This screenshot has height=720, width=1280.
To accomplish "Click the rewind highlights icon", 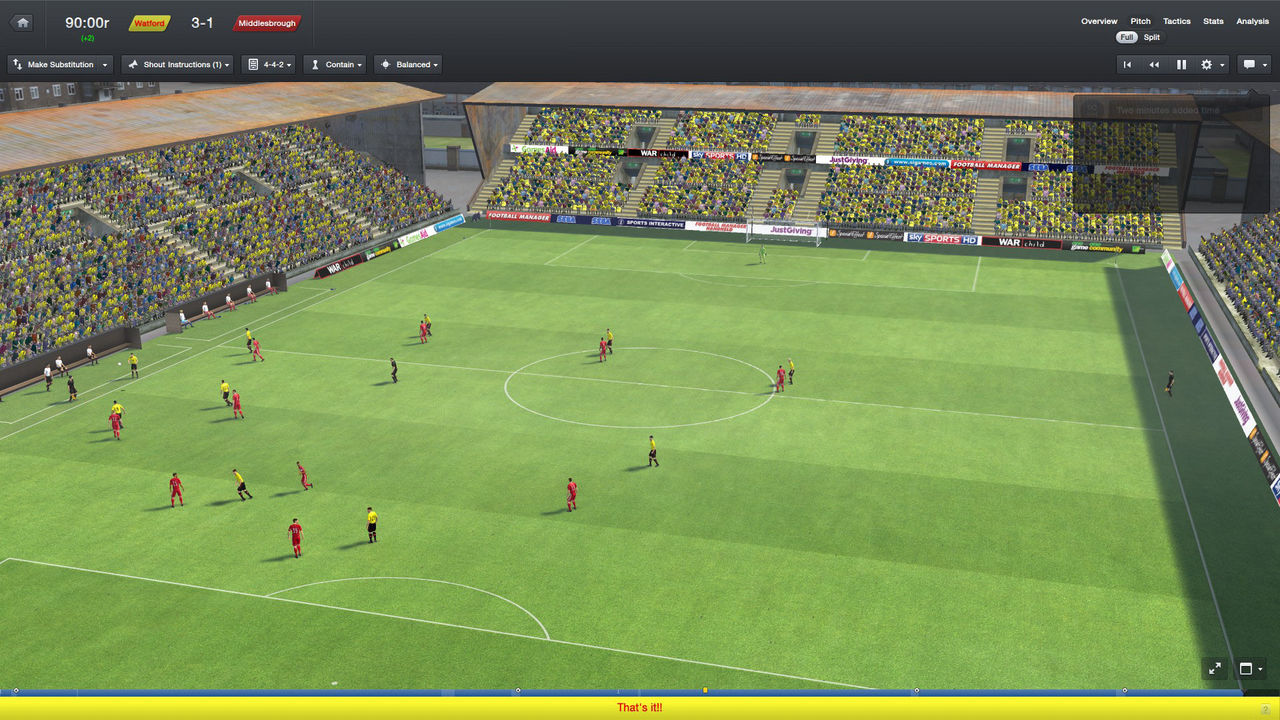I will click(x=1155, y=64).
